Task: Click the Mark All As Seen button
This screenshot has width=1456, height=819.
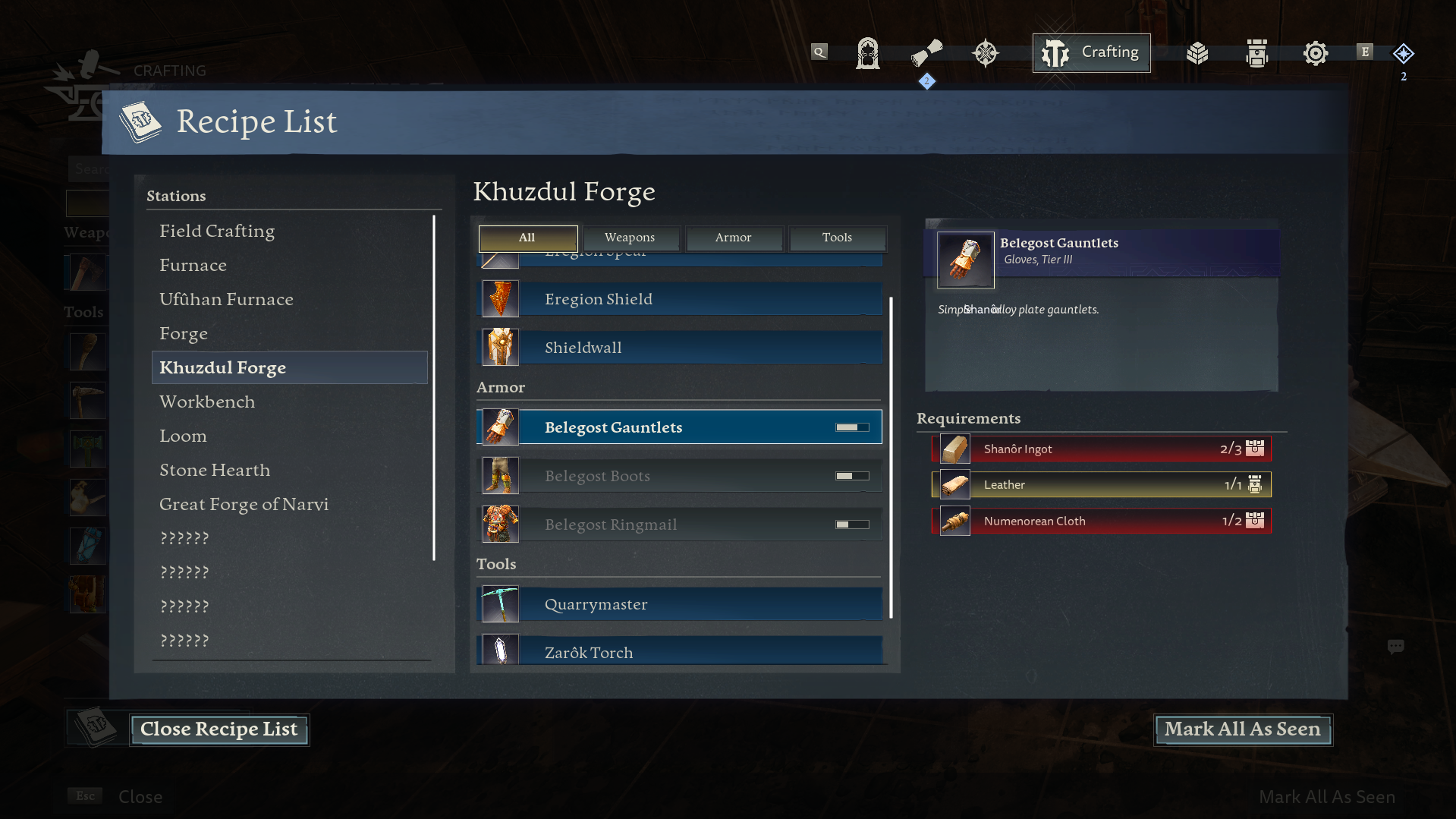Action: point(1242,729)
